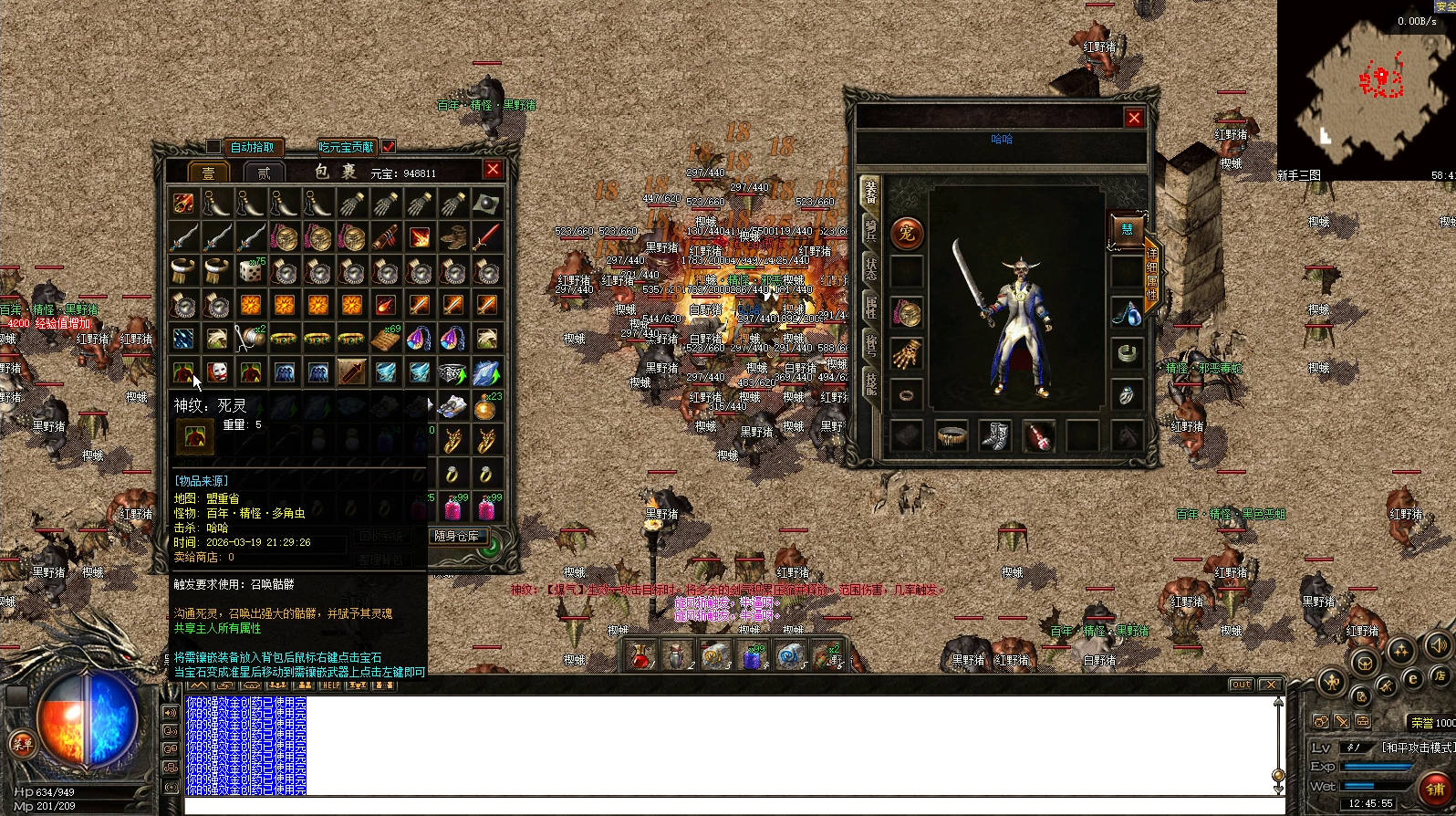Use the red potion in the hotbar
Viewport: 1456px width, 816px height.
pyautogui.click(x=641, y=655)
